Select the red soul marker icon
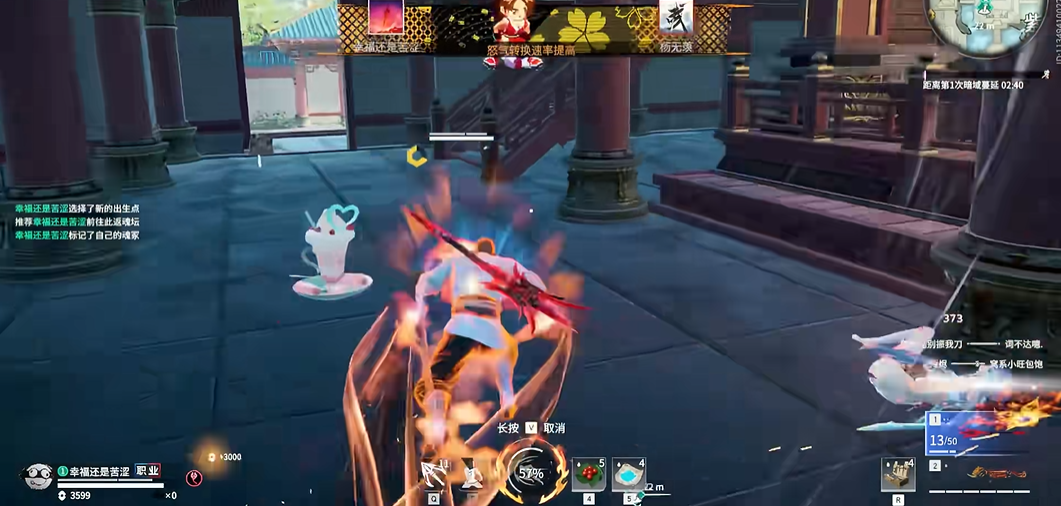The height and width of the screenshot is (506, 1061). 194,478
